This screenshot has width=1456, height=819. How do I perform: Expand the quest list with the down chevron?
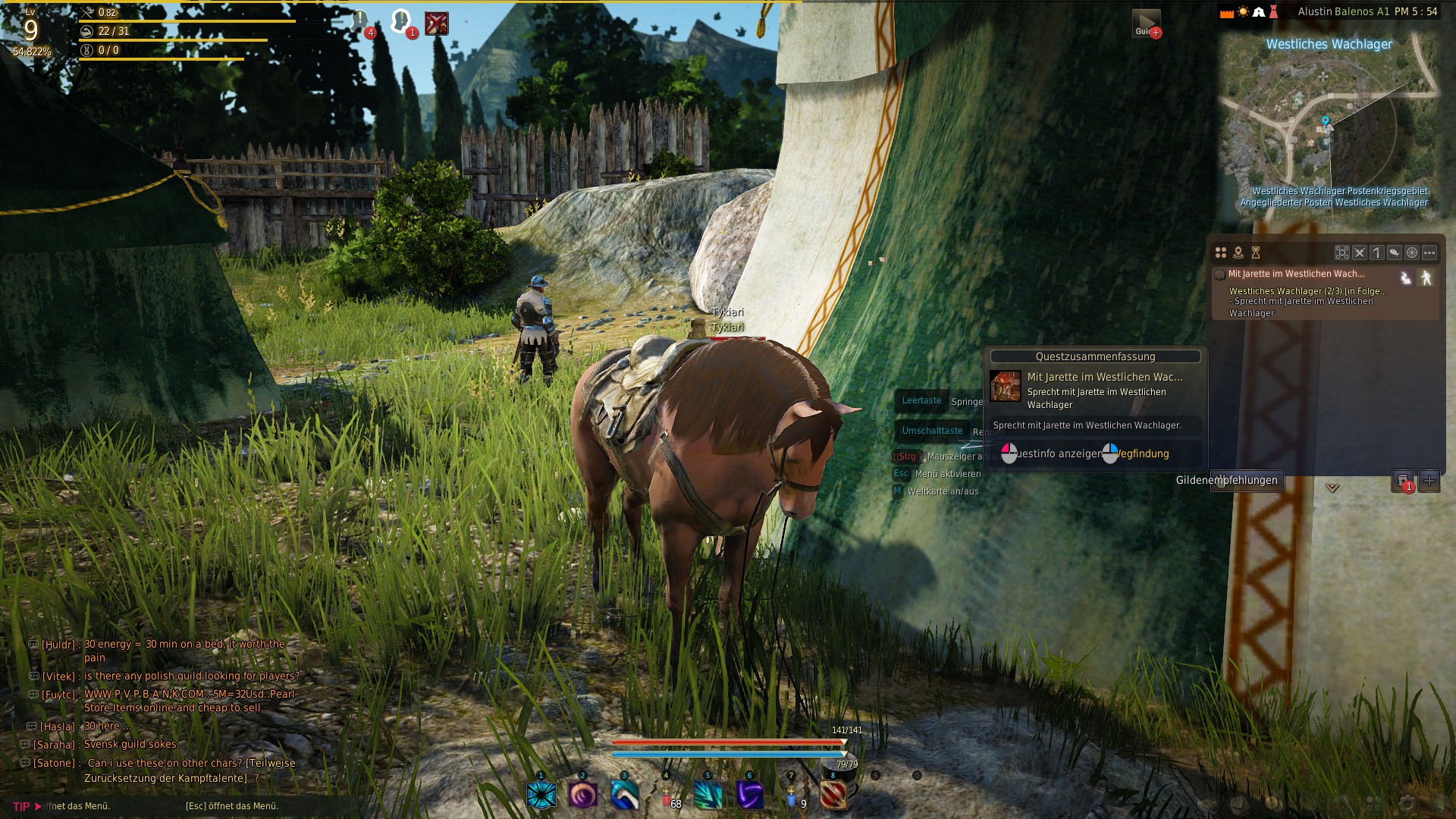[1332, 488]
